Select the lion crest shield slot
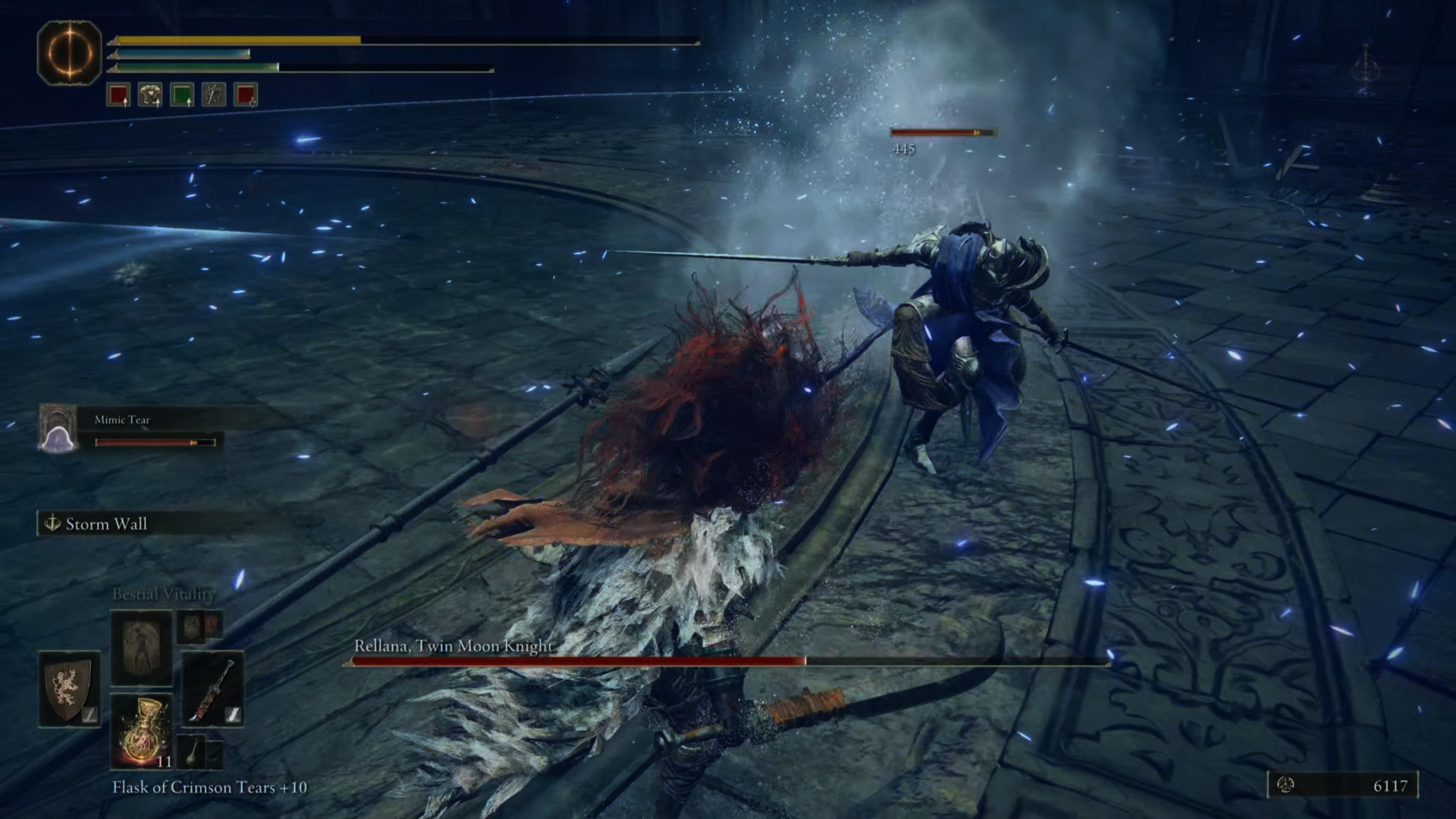This screenshot has width=1456, height=819. pyautogui.click(x=69, y=689)
